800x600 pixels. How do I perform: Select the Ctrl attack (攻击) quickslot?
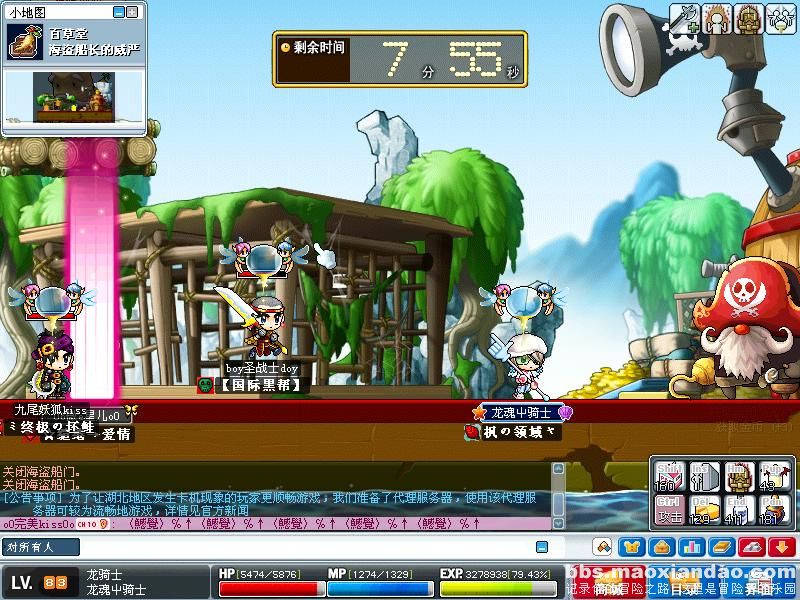point(670,511)
